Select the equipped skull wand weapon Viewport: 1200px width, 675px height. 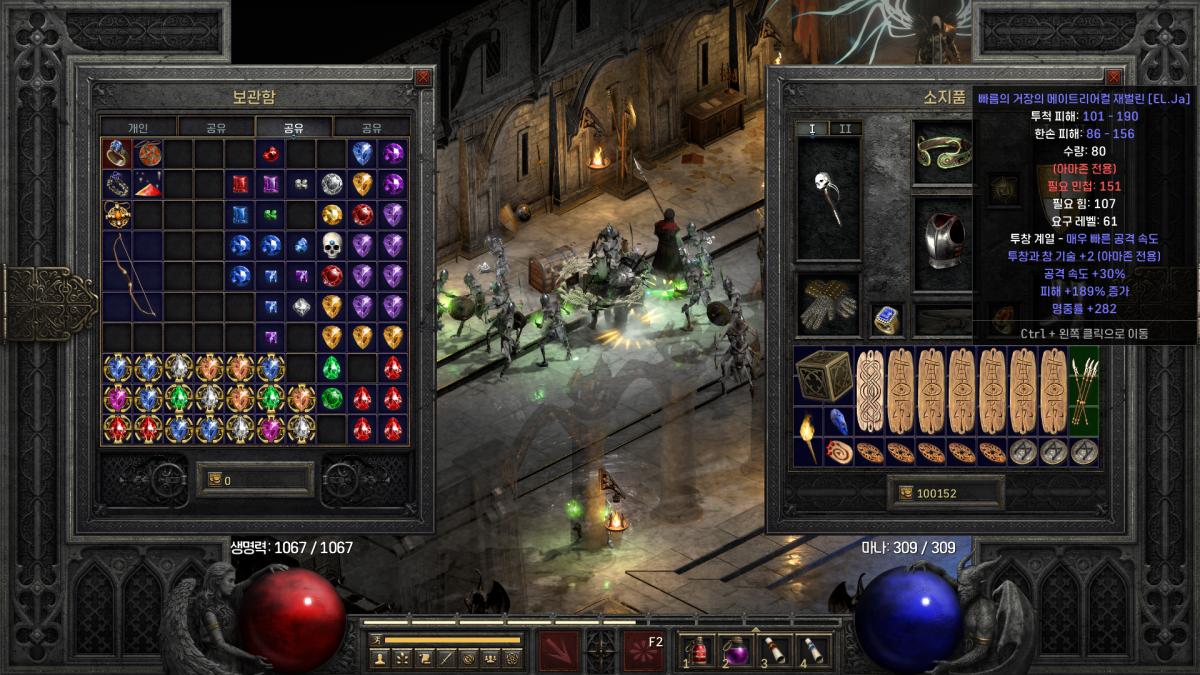coord(828,197)
